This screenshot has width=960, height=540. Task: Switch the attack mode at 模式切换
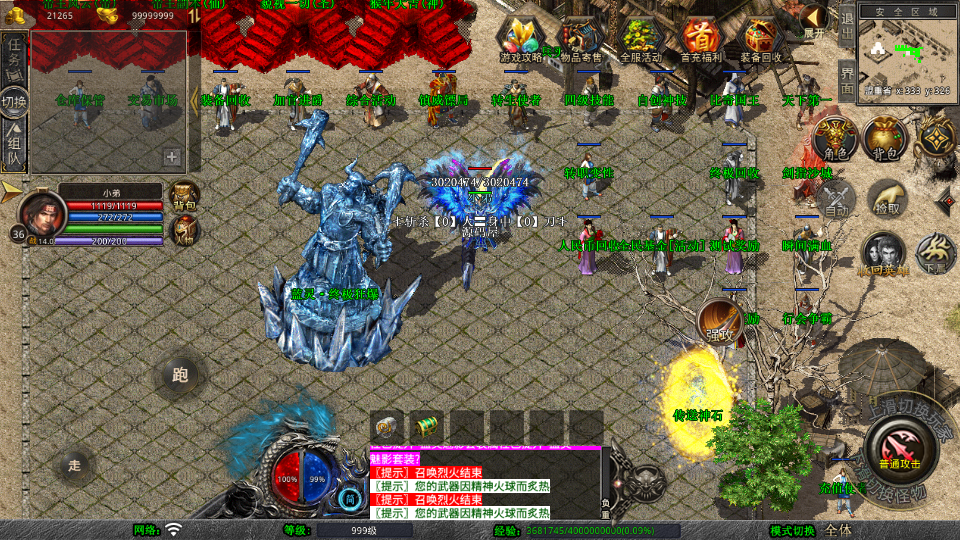[x=793, y=530]
